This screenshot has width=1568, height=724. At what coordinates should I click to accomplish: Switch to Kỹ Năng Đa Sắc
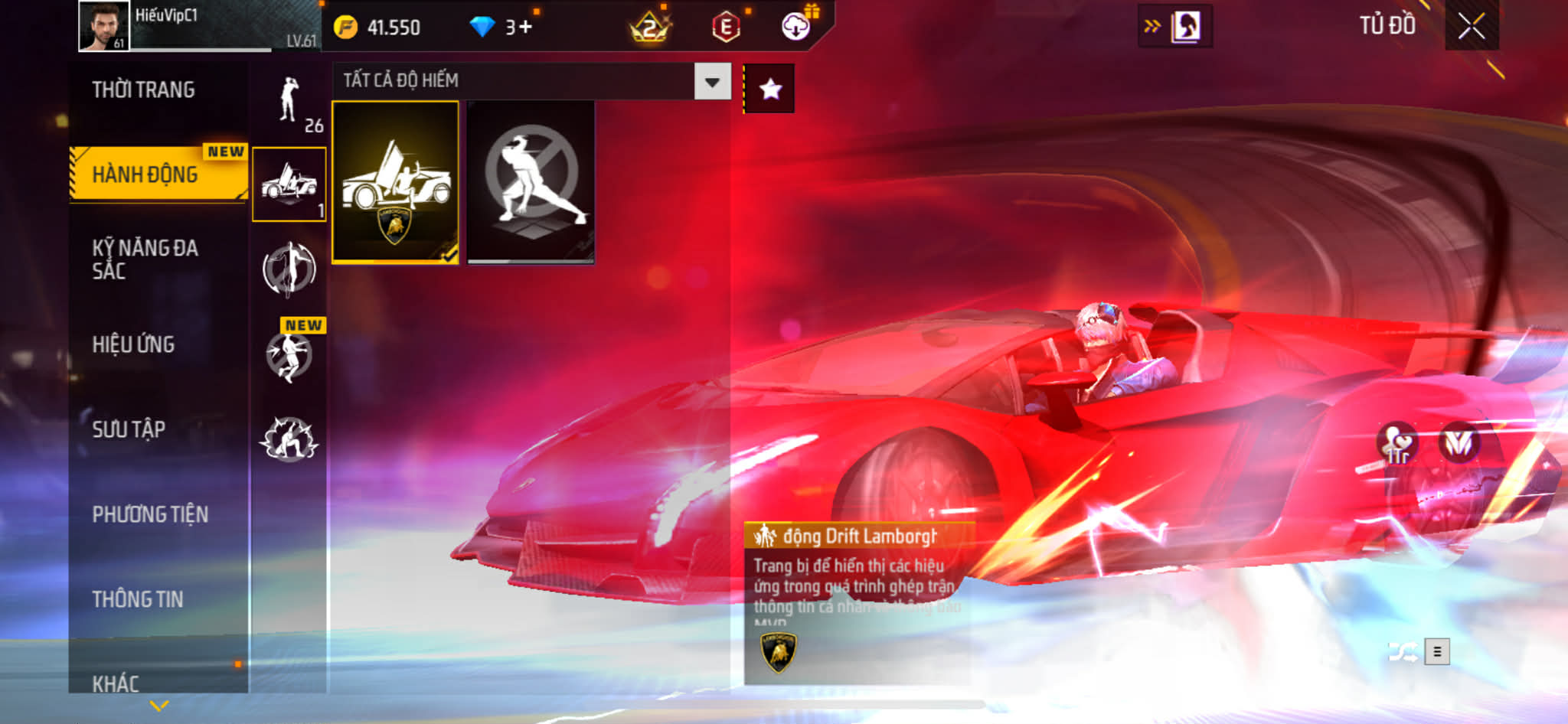pyautogui.click(x=145, y=259)
